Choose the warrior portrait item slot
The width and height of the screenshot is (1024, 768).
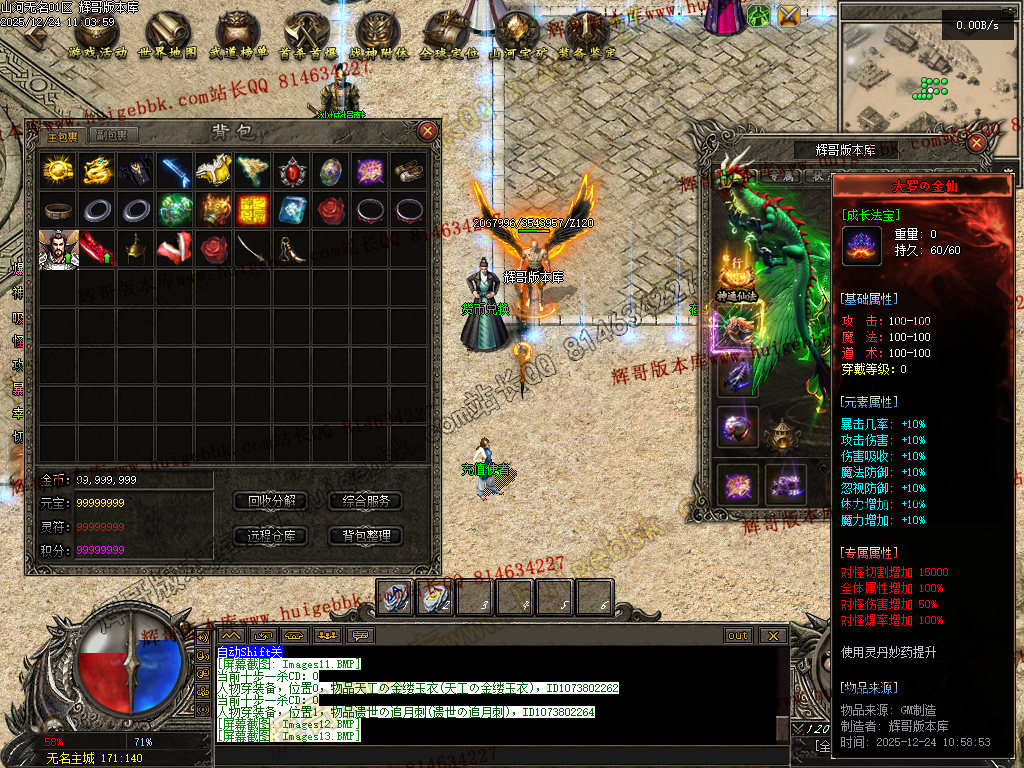(58, 249)
